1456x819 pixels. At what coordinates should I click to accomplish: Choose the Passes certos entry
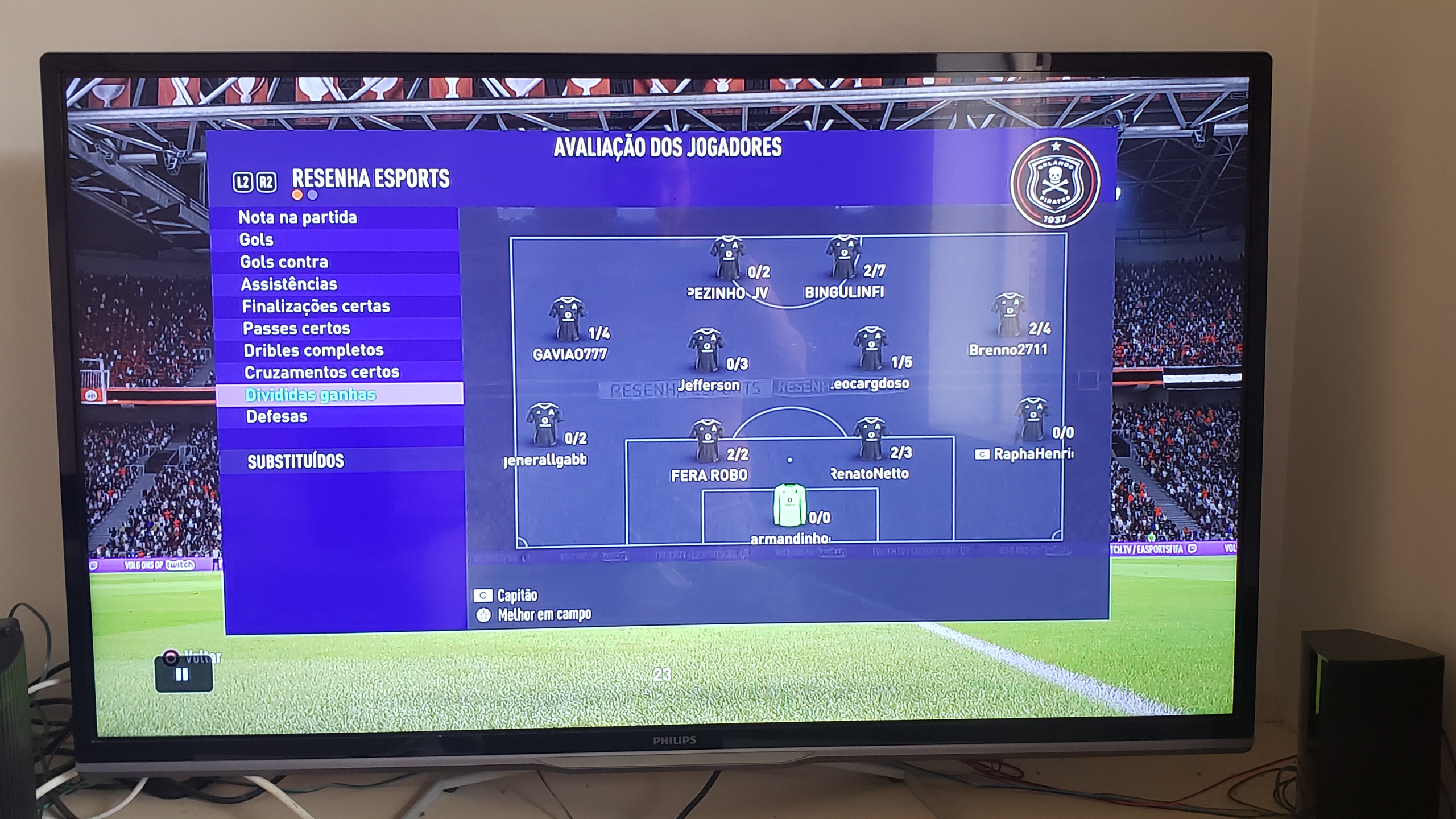click(x=296, y=328)
